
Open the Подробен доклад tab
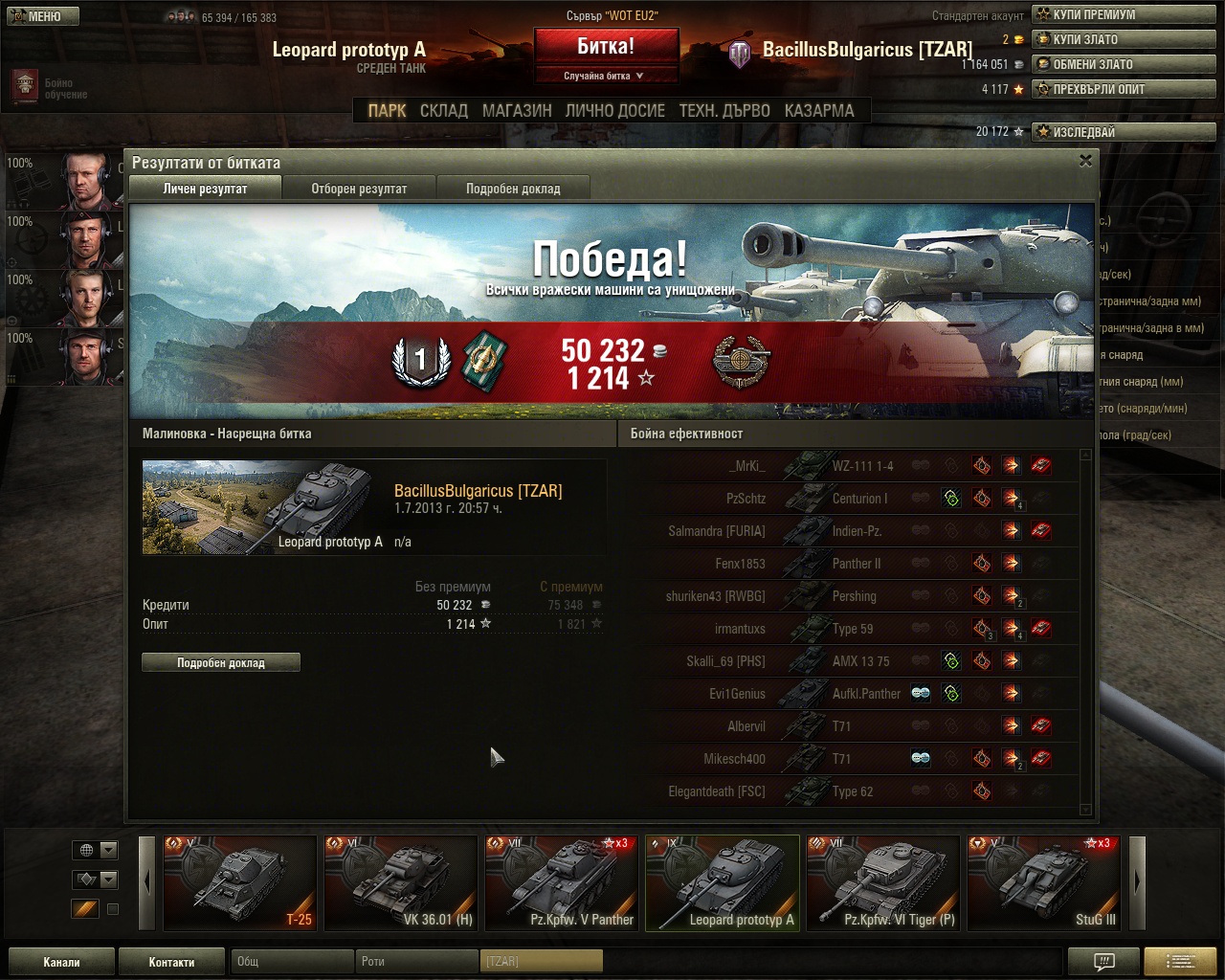(x=513, y=189)
